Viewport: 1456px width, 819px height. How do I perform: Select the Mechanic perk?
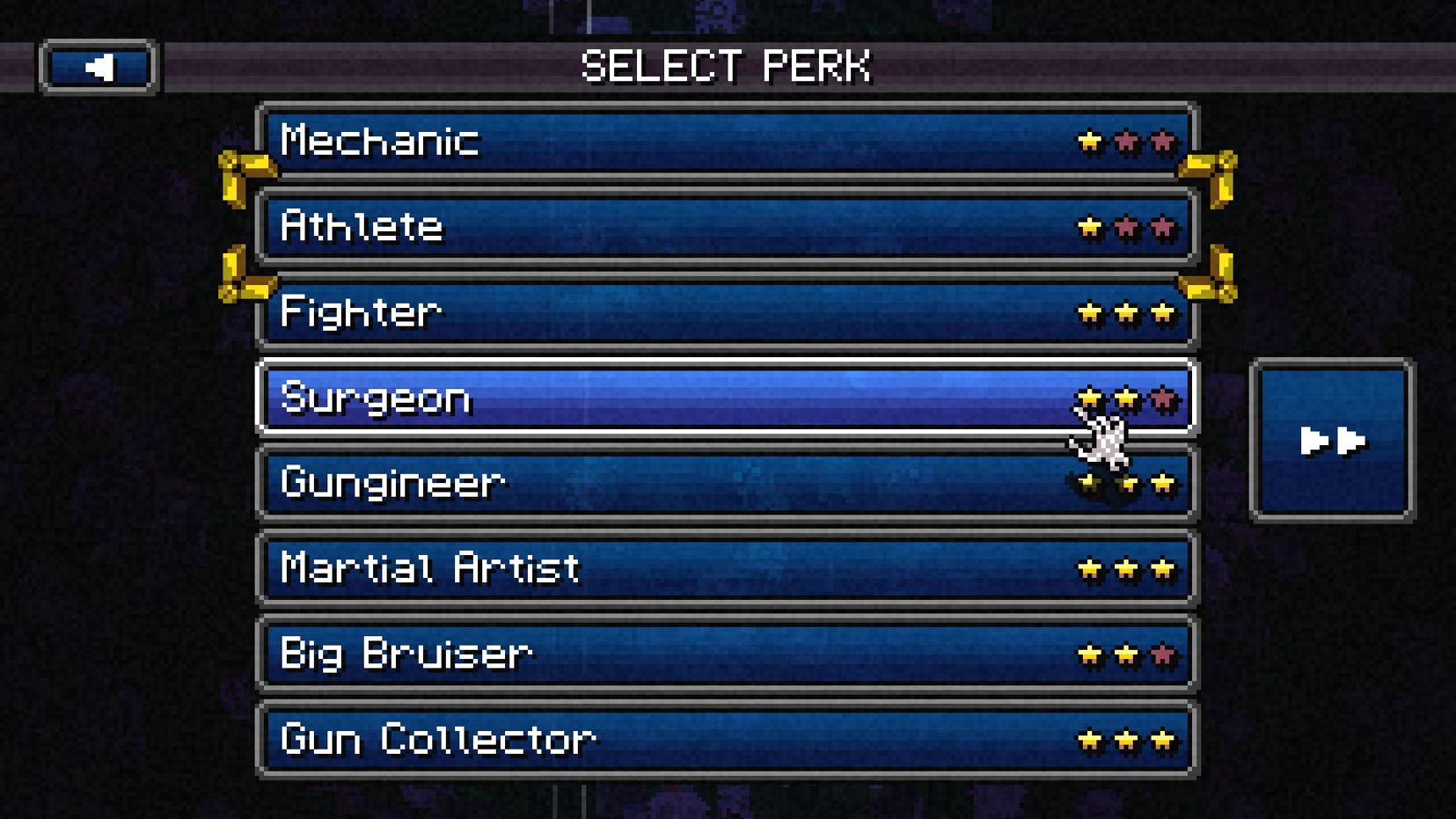click(x=727, y=142)
